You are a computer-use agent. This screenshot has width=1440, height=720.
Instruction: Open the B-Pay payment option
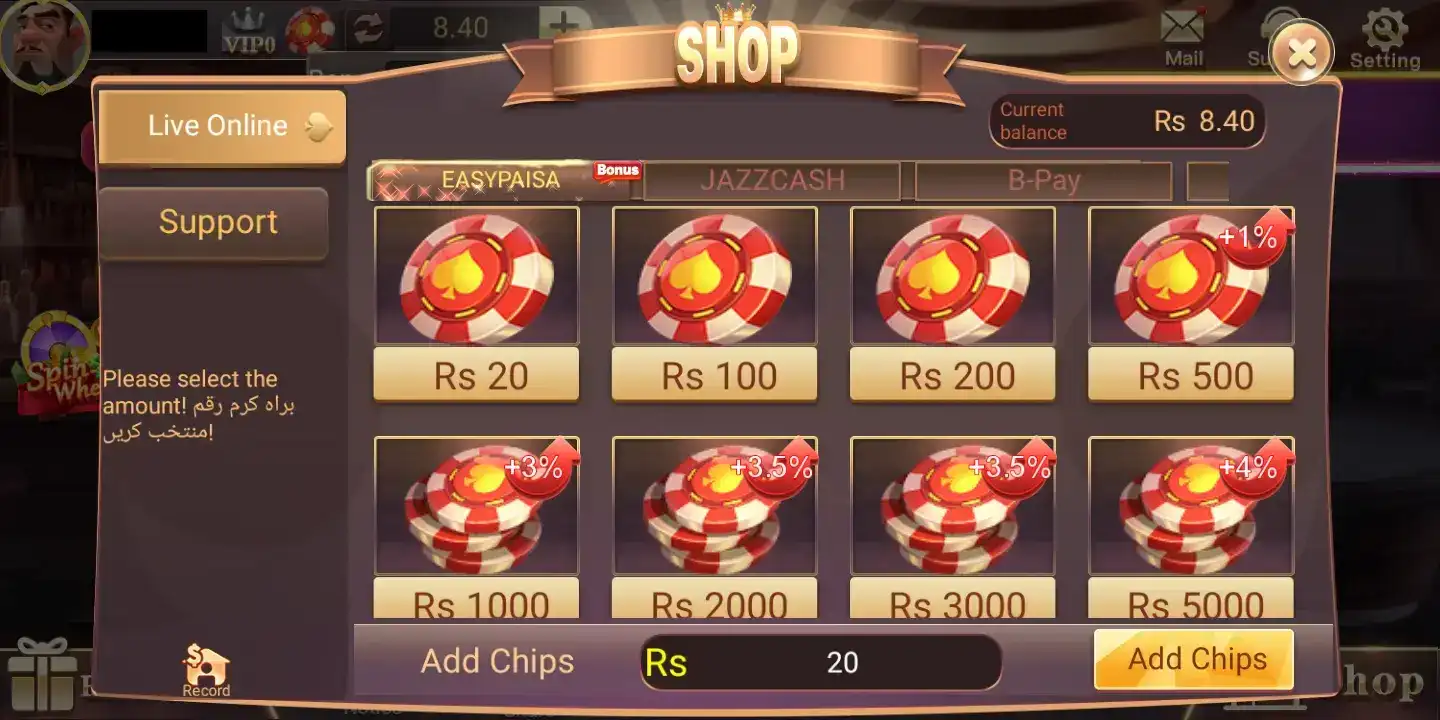(x=1044, y=180)
